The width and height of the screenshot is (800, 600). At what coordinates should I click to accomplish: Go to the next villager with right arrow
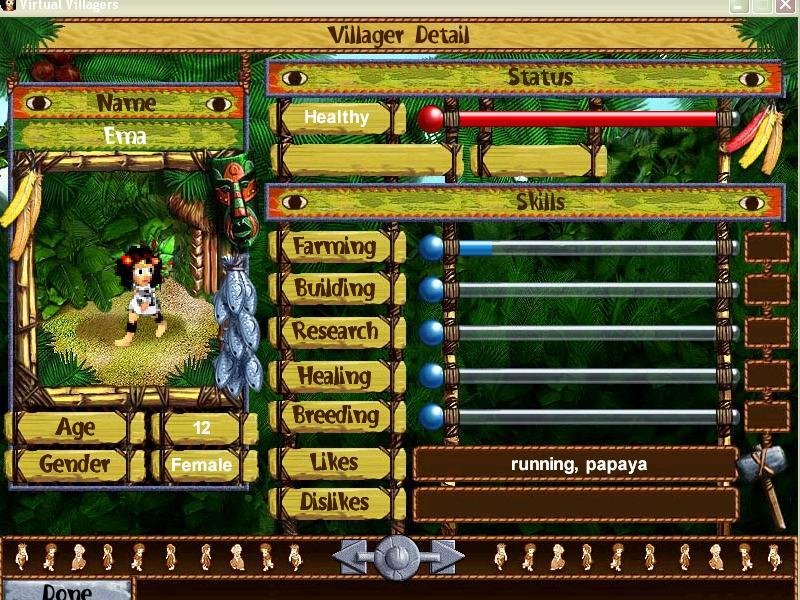444,556
